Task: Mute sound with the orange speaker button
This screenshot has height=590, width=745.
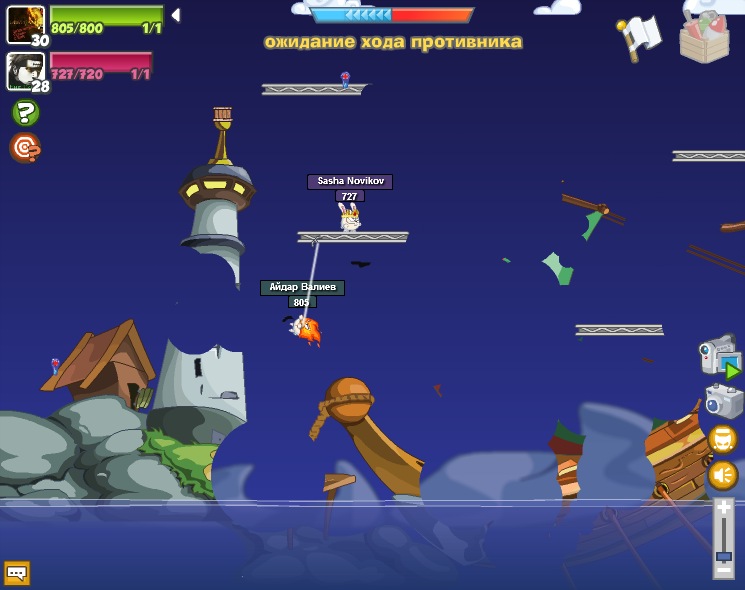Action: [x=722, y=474]
